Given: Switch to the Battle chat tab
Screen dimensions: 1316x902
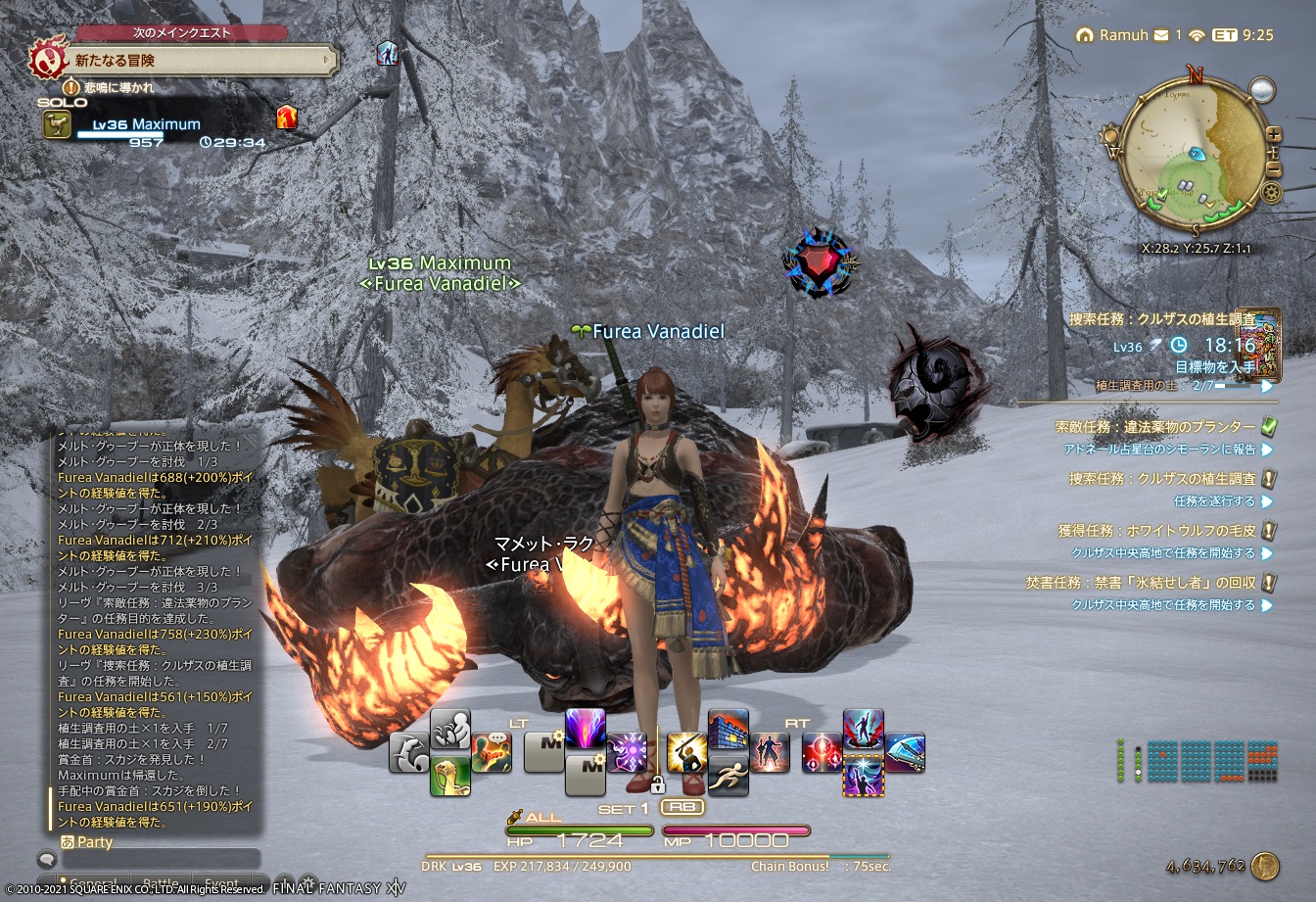Looking at the screenshot, I should (163, 881).
